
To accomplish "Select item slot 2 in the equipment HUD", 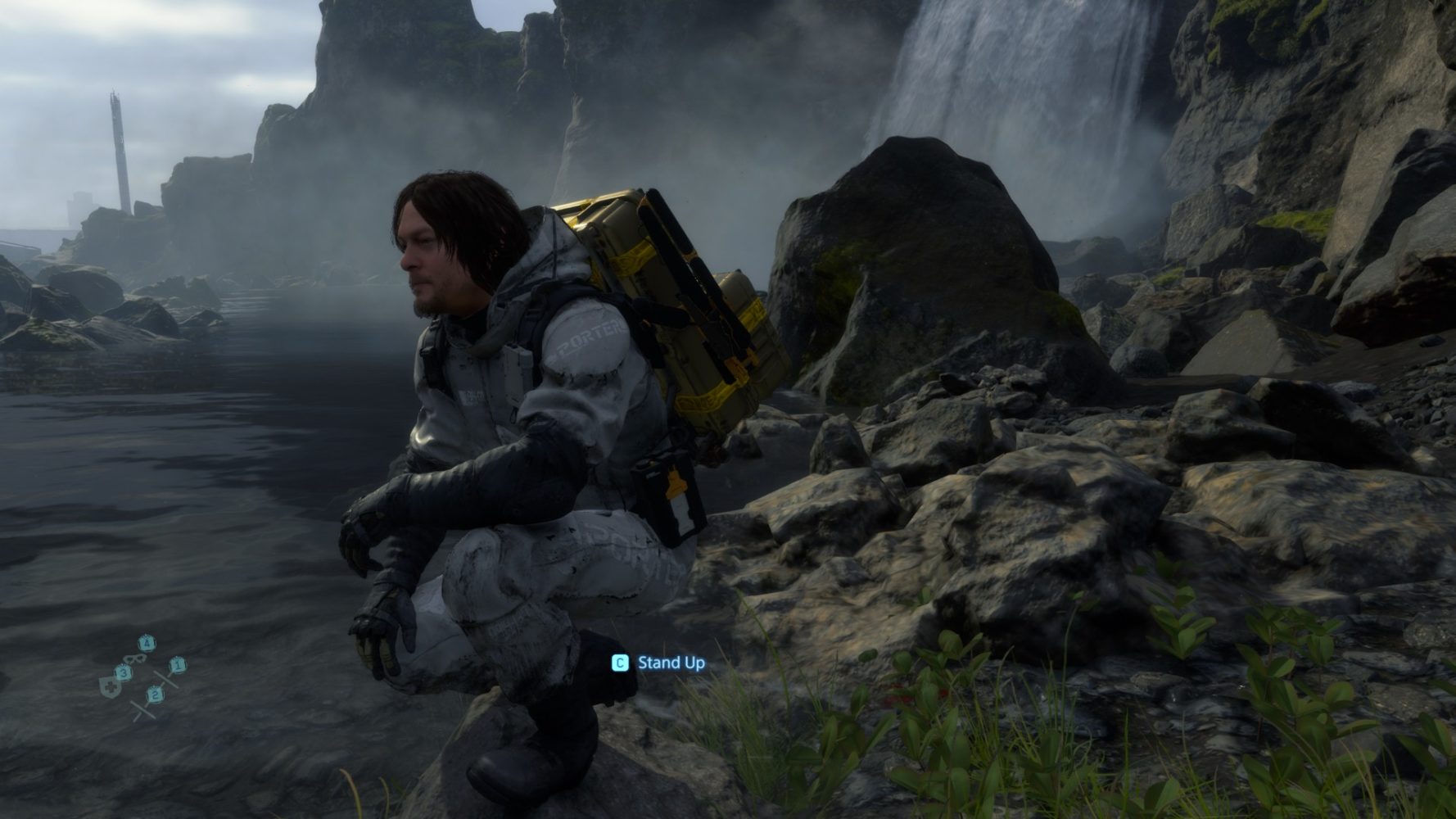I will point(156,695).
